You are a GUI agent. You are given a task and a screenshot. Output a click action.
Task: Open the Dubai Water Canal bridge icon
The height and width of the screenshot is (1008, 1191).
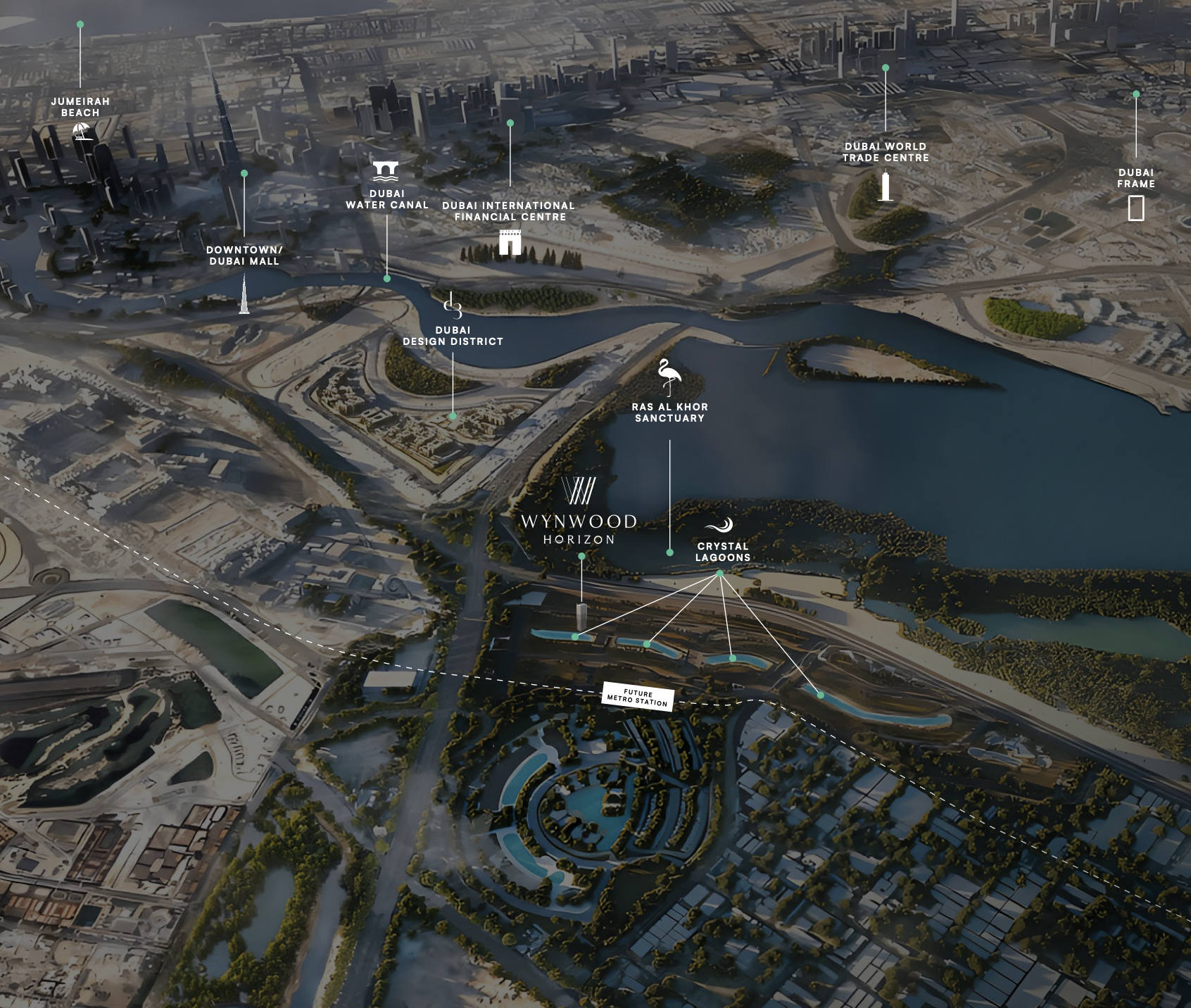point(386,171)
